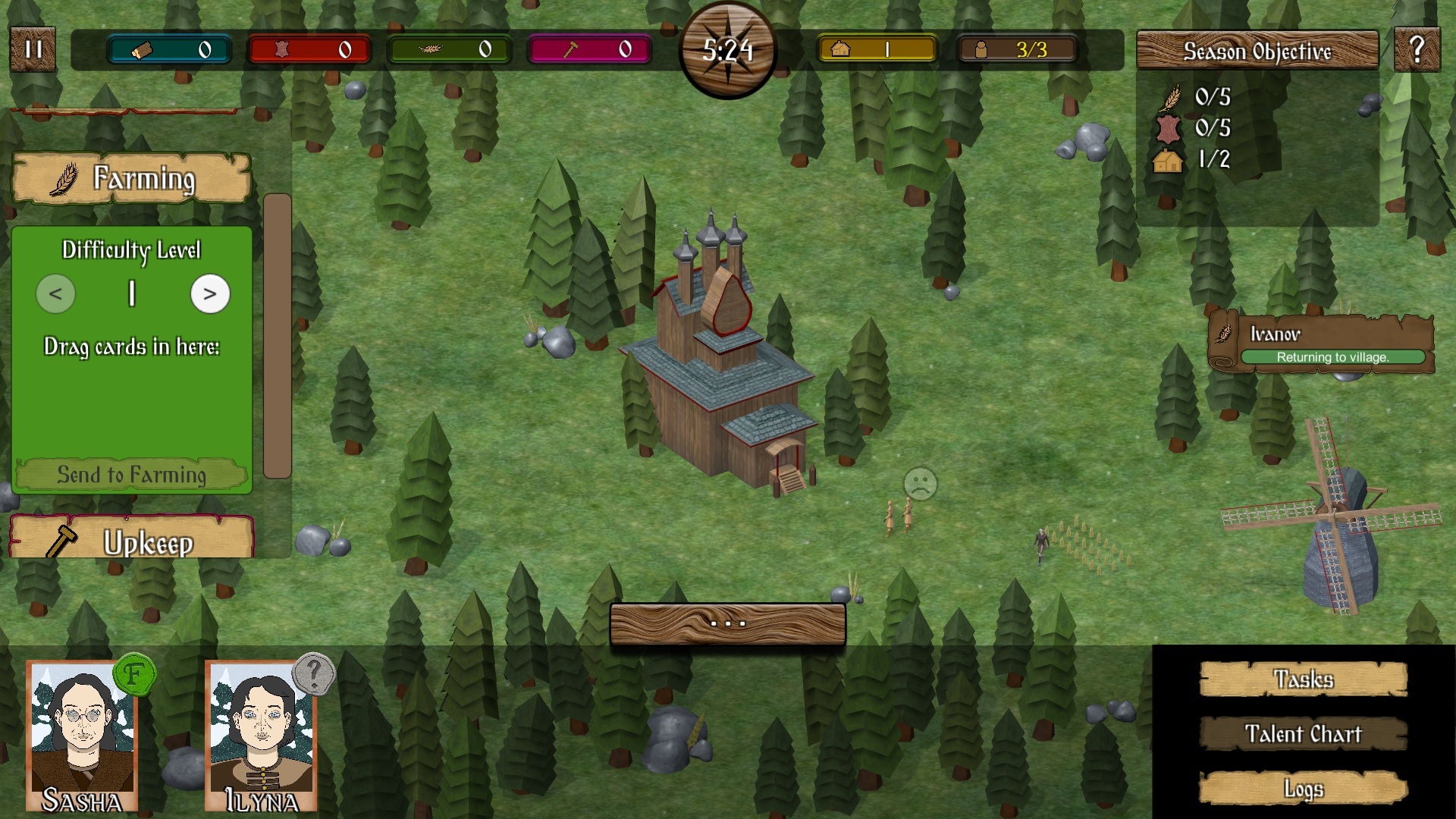Expand the Upkeep task header
Screen dimensions: 1456x819
click(131, 540)
